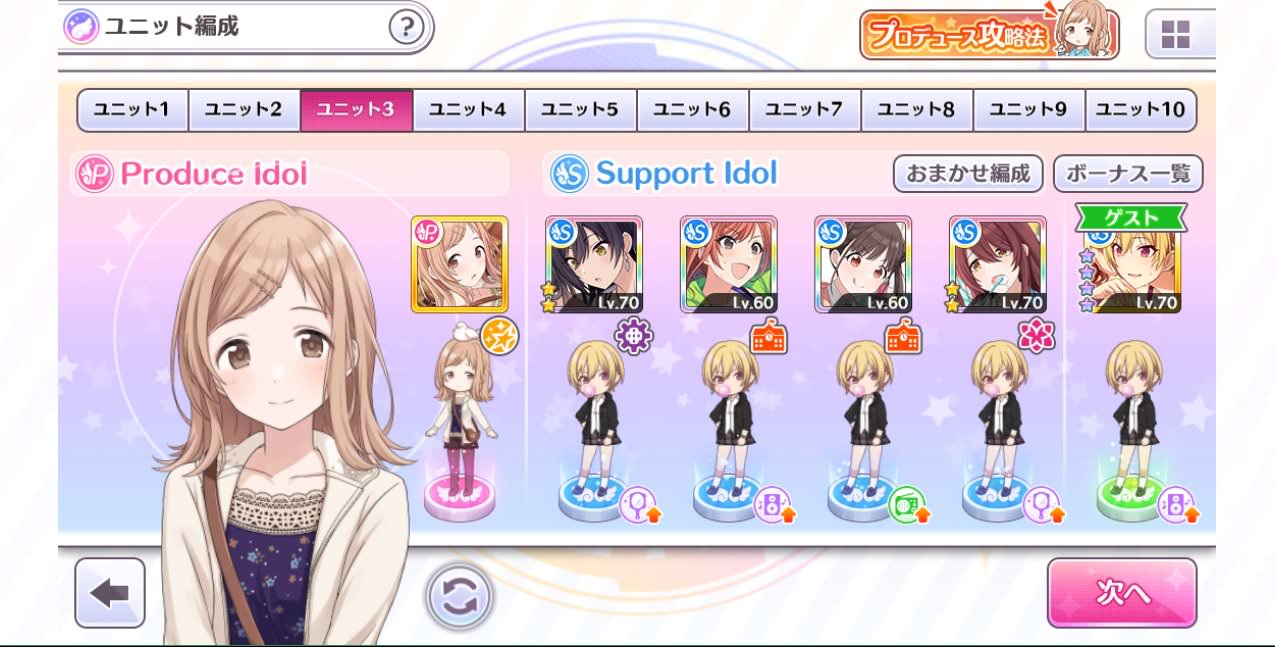
Task: Switch to the ユニット1 tab
Action: coord(132,110)
